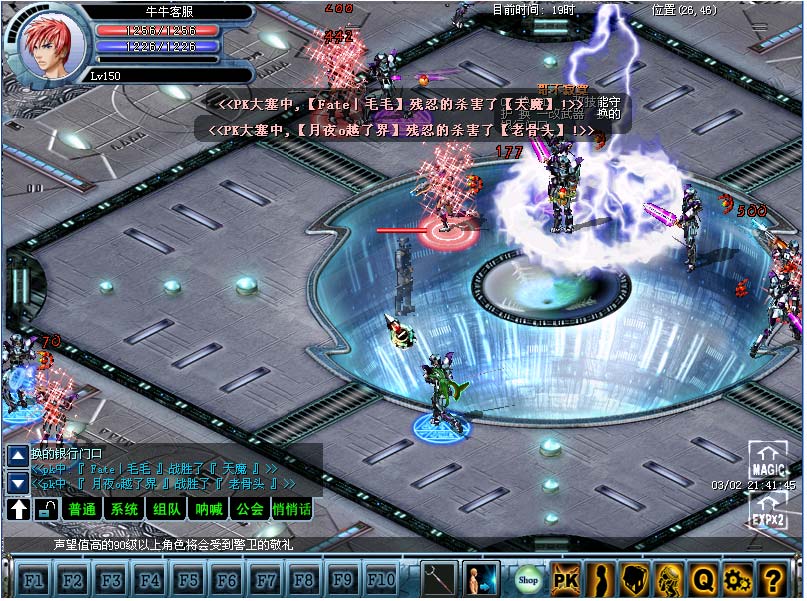Choose the 组队 team chat channel
The image size is (807, 601).
(x=166, y=510)
